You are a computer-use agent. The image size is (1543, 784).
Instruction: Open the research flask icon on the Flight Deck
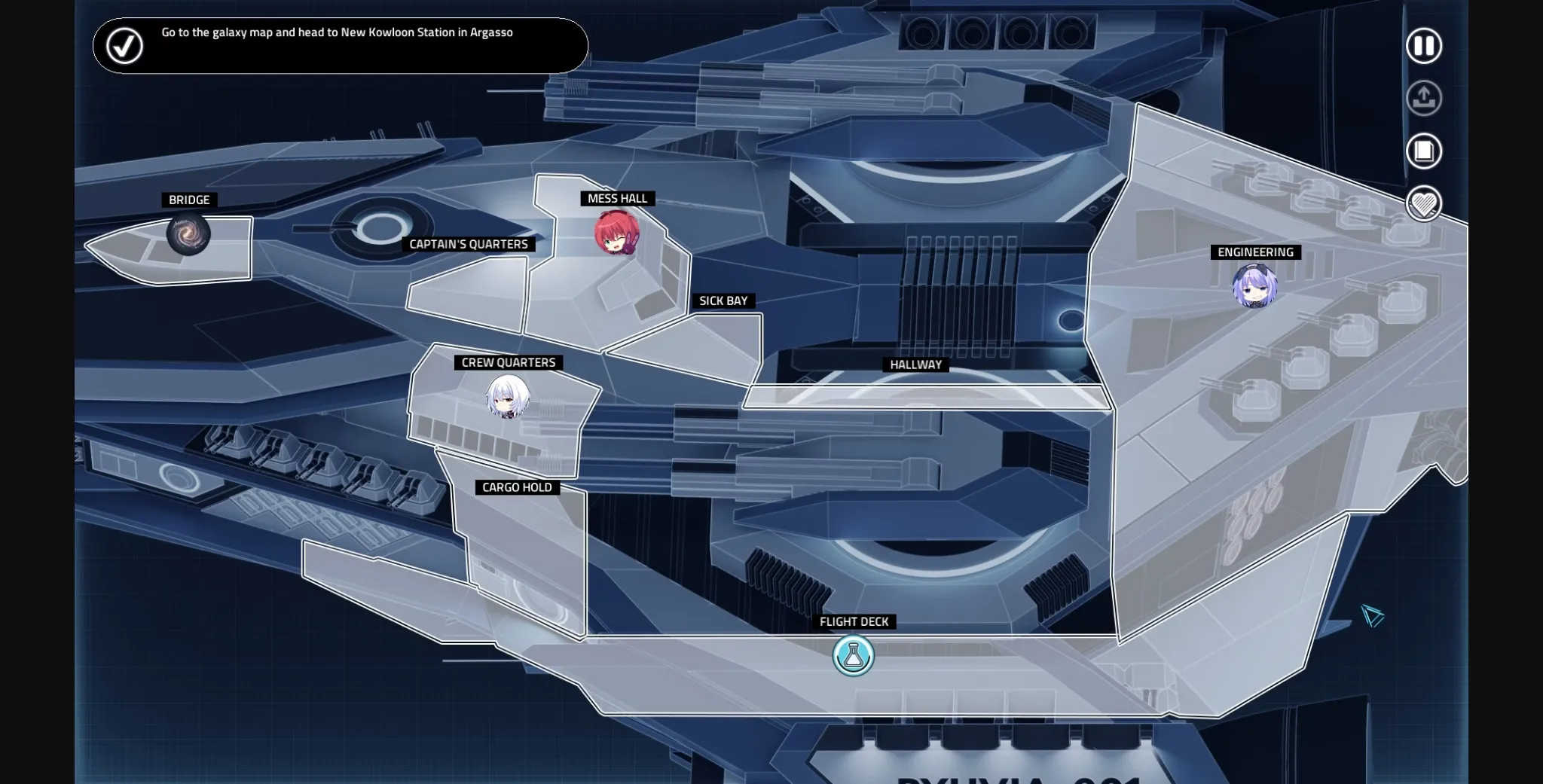coord(852,655)
